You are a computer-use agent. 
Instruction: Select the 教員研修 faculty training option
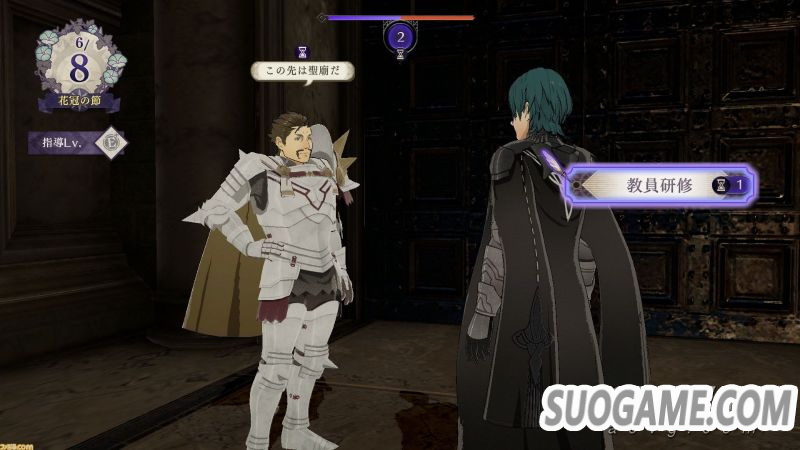click(x=660, y=184)
